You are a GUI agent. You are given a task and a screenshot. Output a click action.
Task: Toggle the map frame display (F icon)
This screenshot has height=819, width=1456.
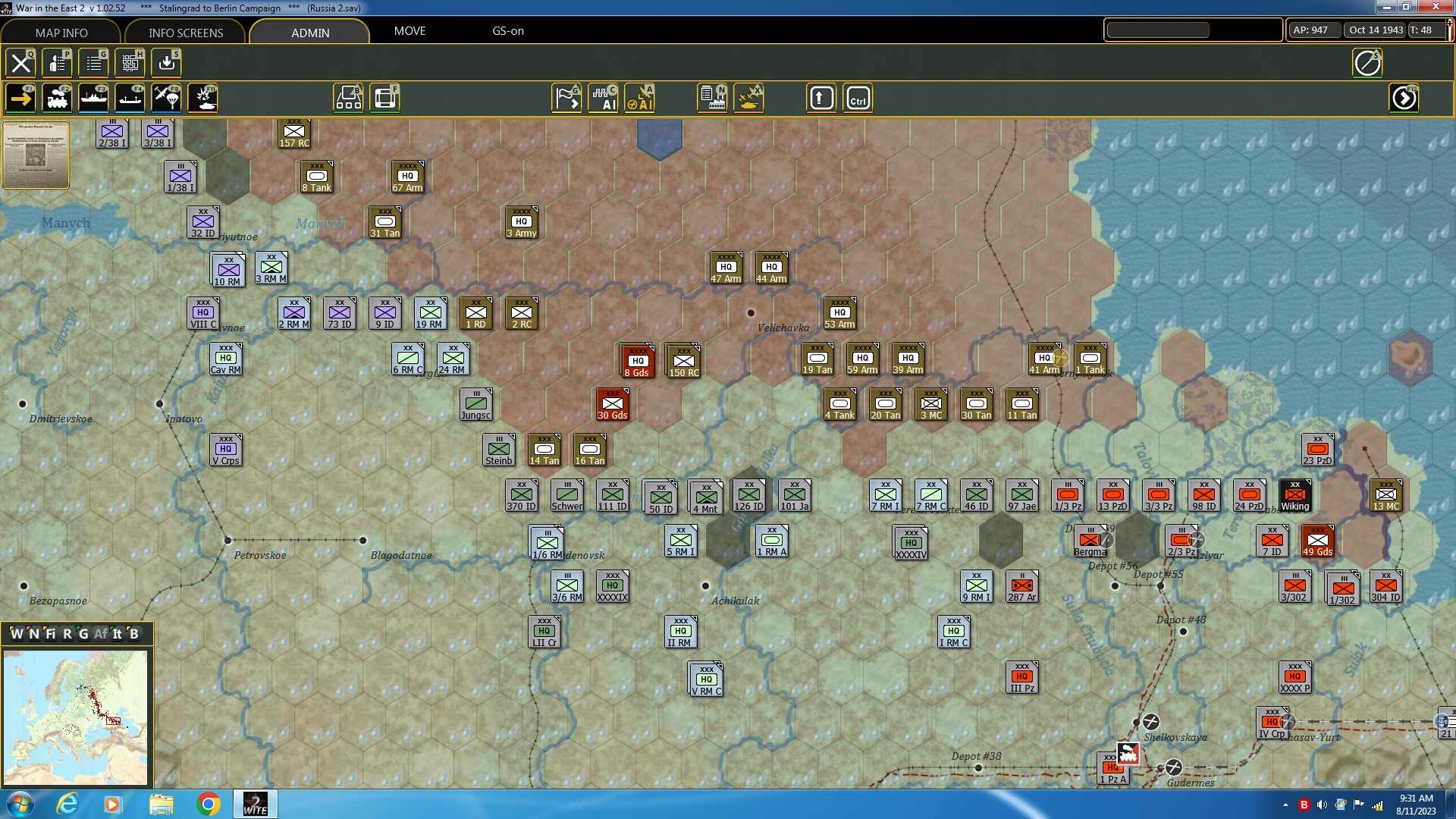(385, 97)
